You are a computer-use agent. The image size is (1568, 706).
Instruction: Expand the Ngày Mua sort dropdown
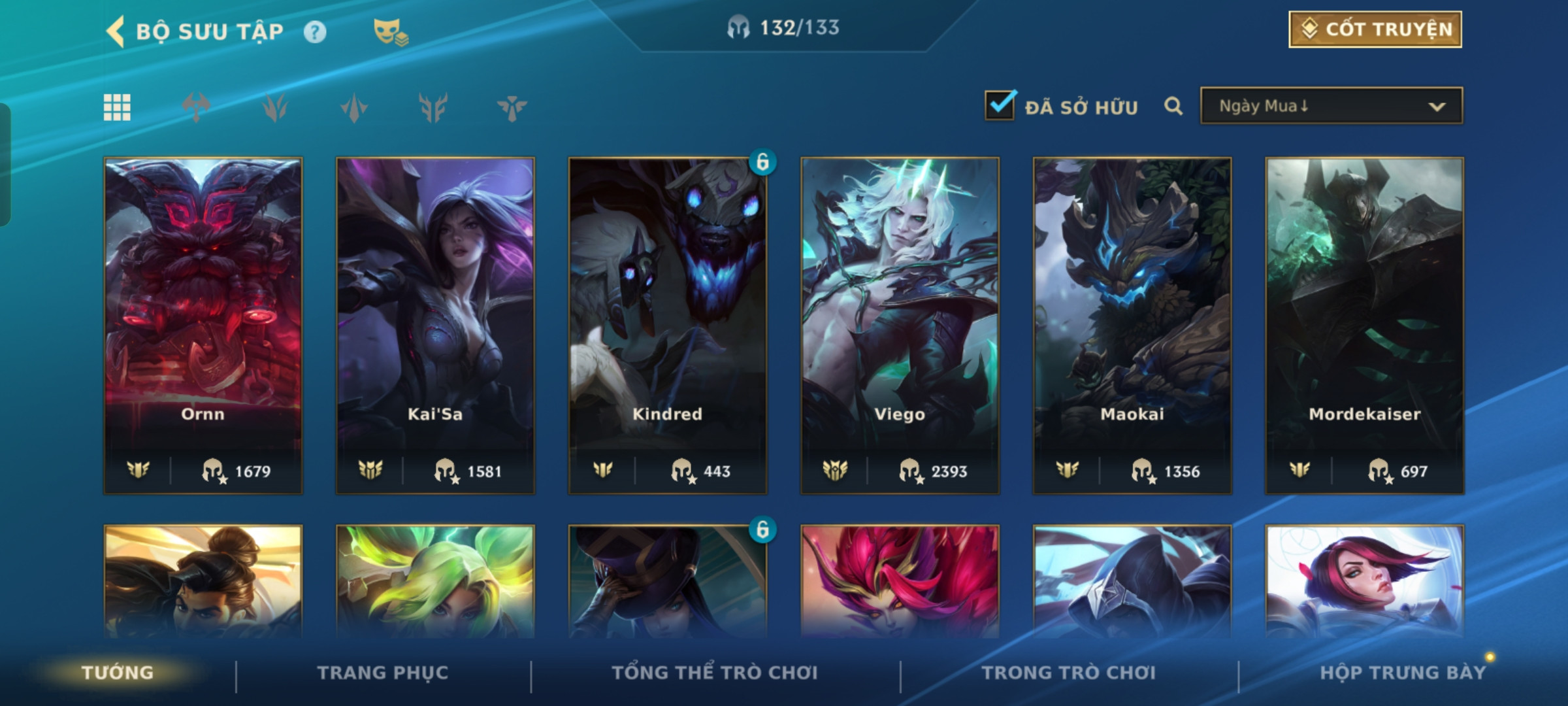(1331, 106)
